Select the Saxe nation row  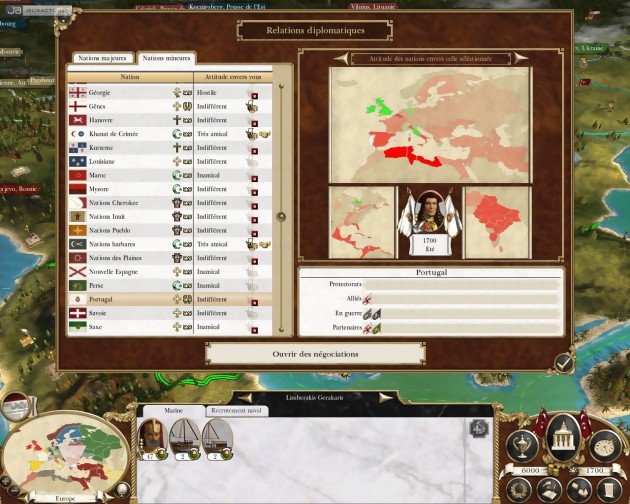click(130, 326)
